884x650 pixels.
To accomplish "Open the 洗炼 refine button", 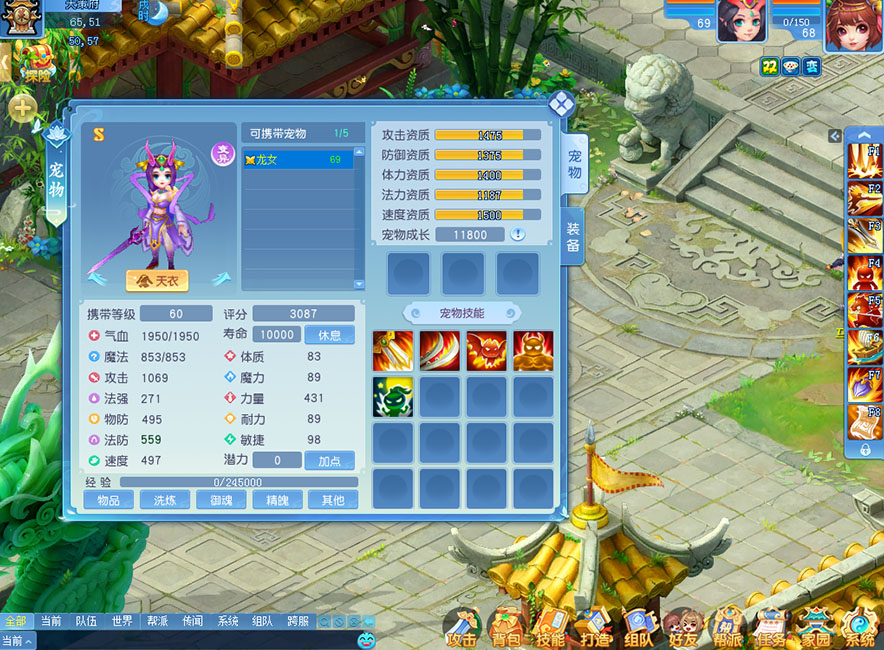I will pos(164,500).
